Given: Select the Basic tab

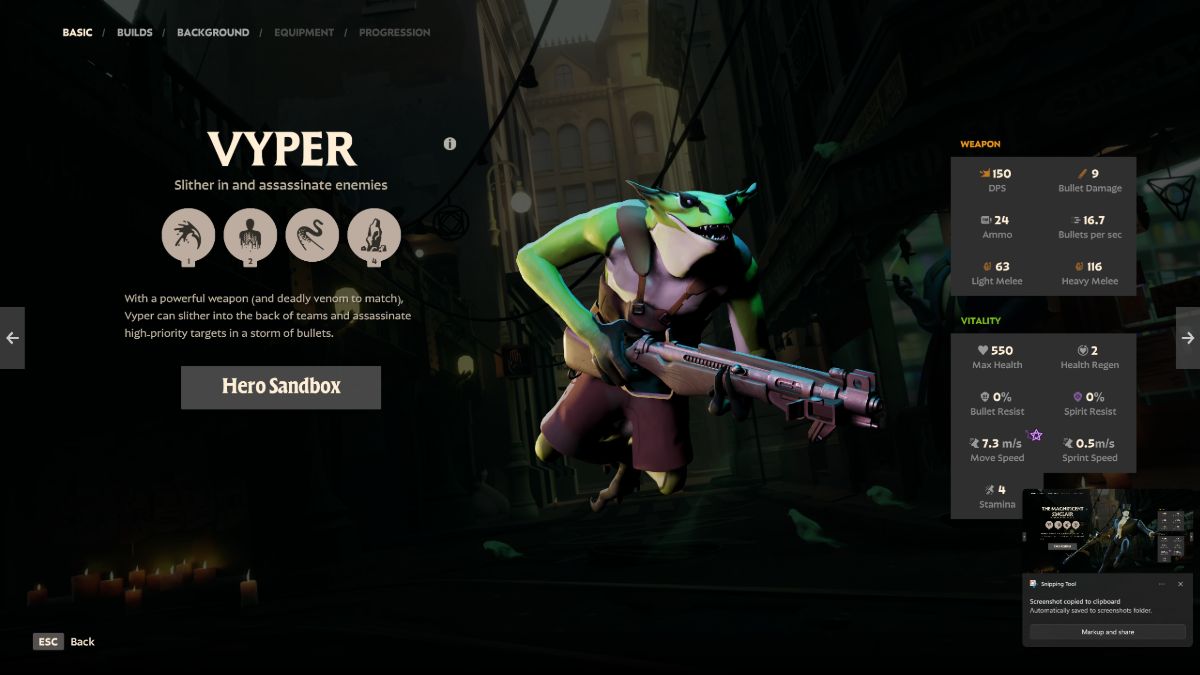Looking at the screenshot, I should pyautogui.click(x=77, y=33).
